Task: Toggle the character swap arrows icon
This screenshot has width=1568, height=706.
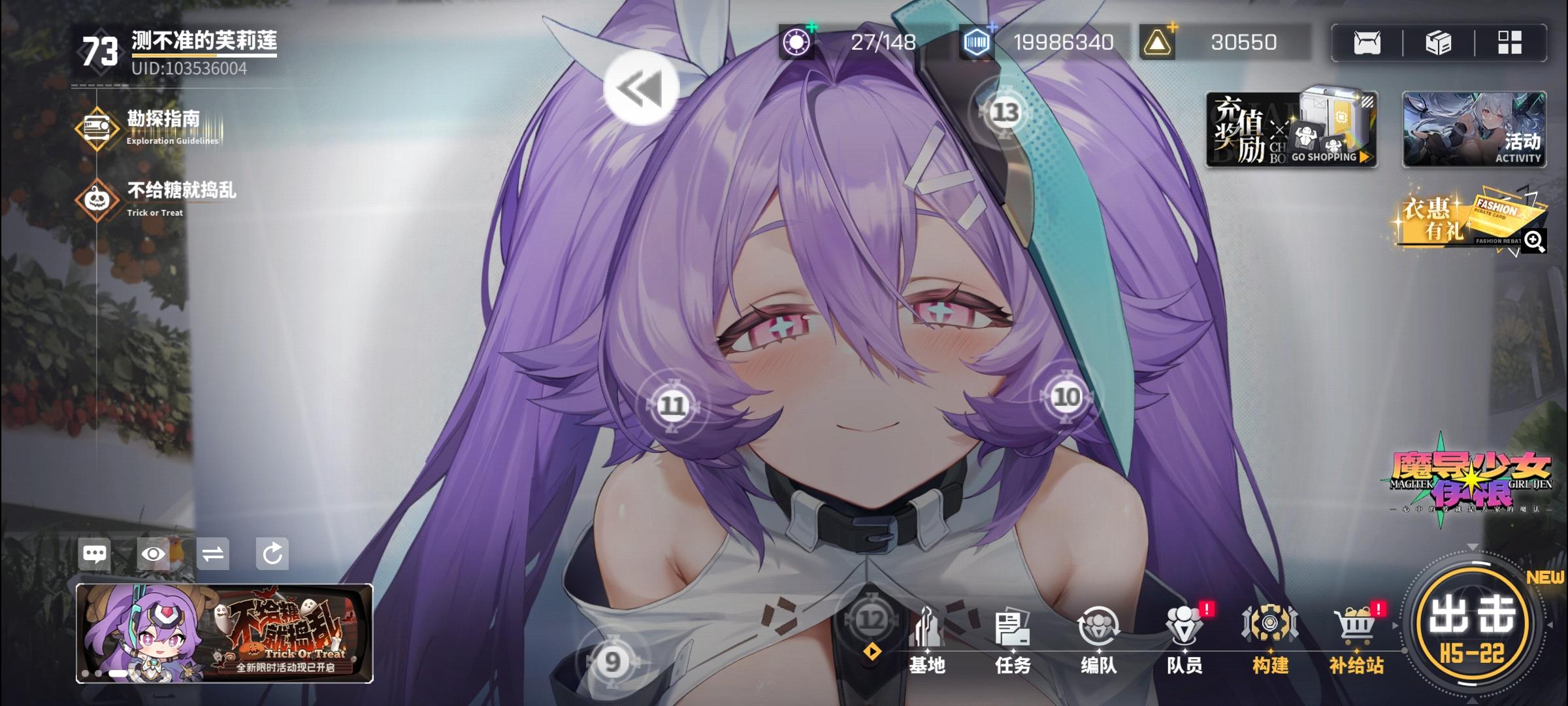Action: pos(214,554)
